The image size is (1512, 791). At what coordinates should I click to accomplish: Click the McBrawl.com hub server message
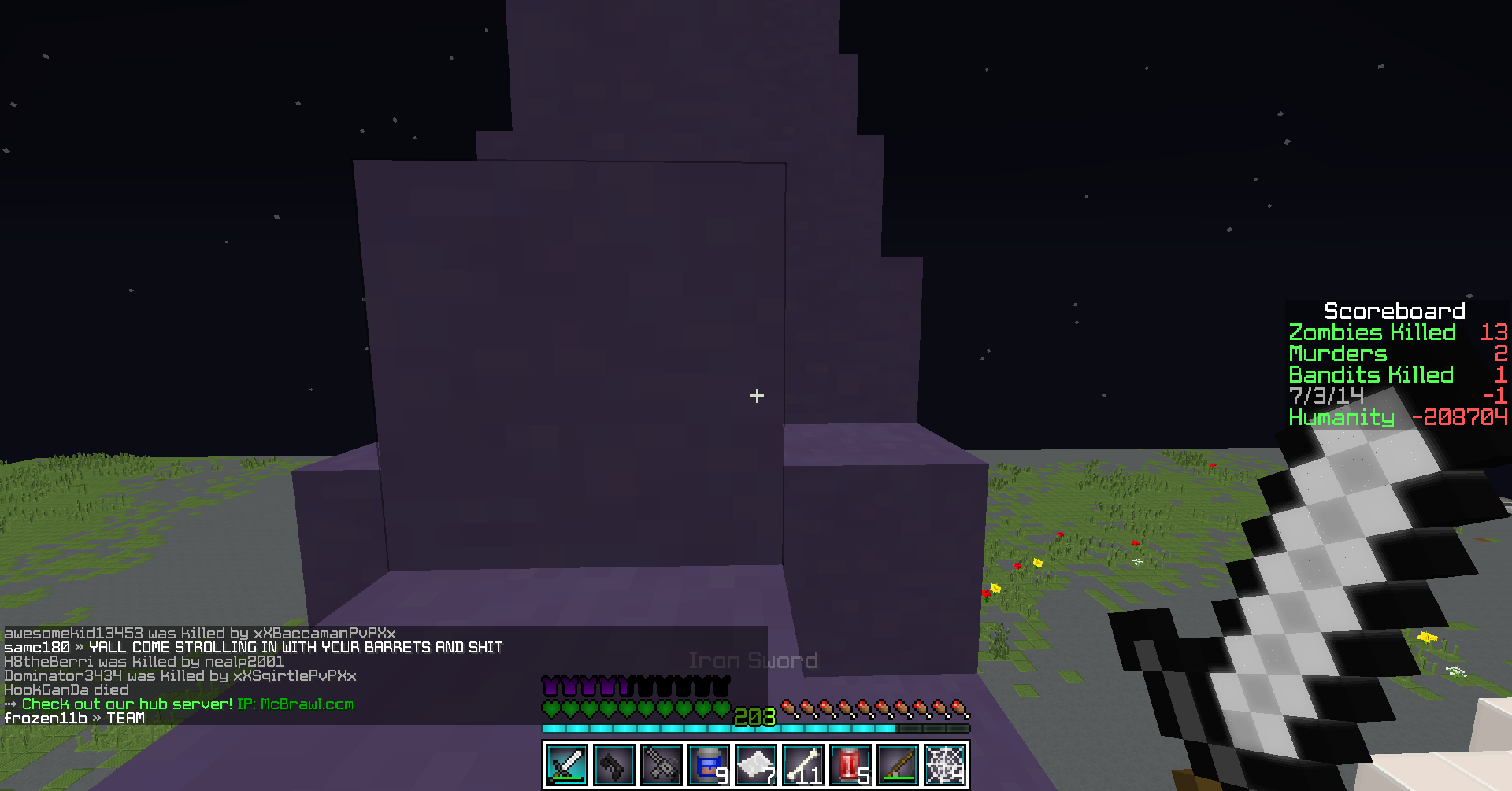click(x=187, y=704)
